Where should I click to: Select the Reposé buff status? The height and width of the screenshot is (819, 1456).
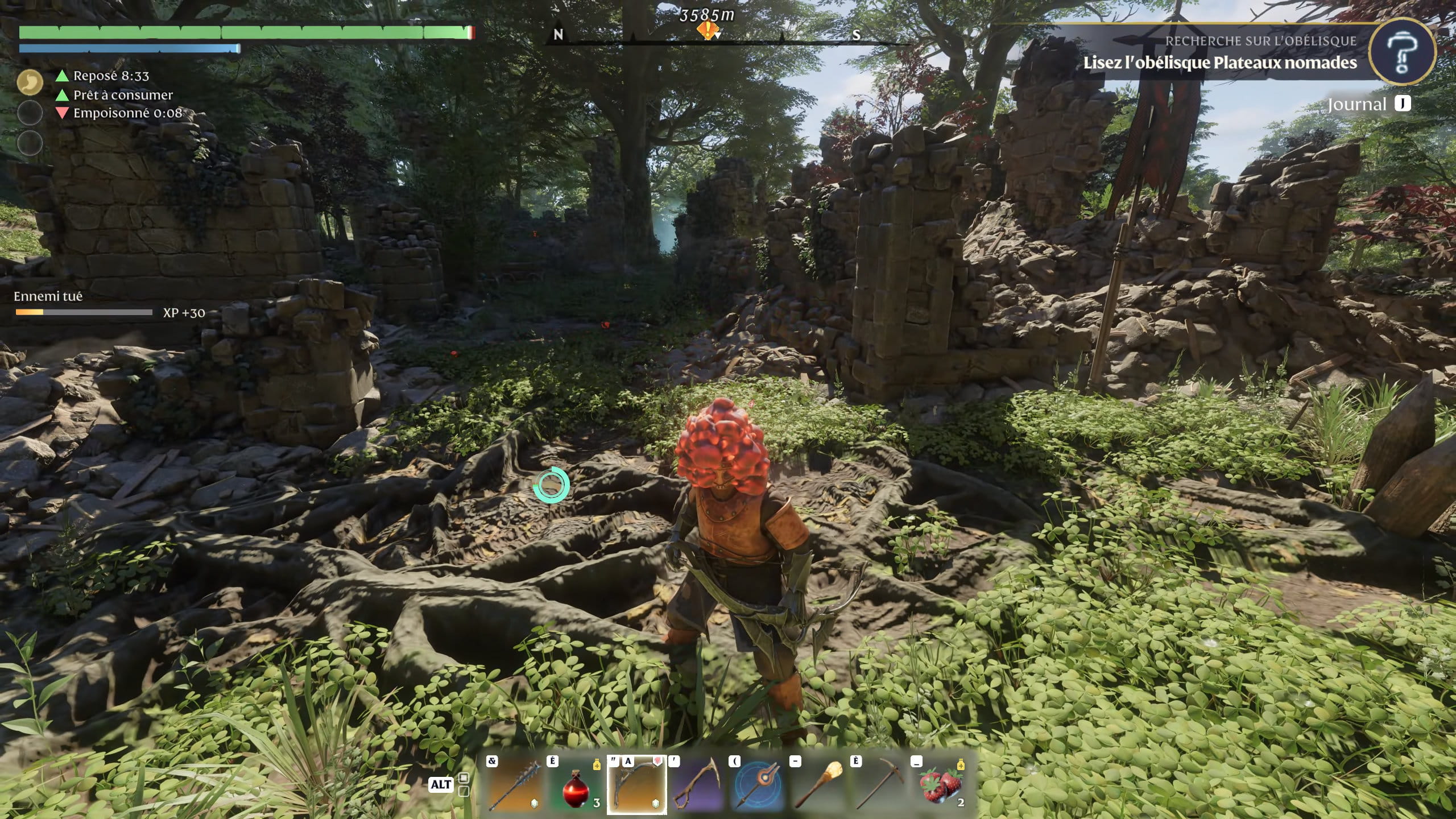(111, 76)
